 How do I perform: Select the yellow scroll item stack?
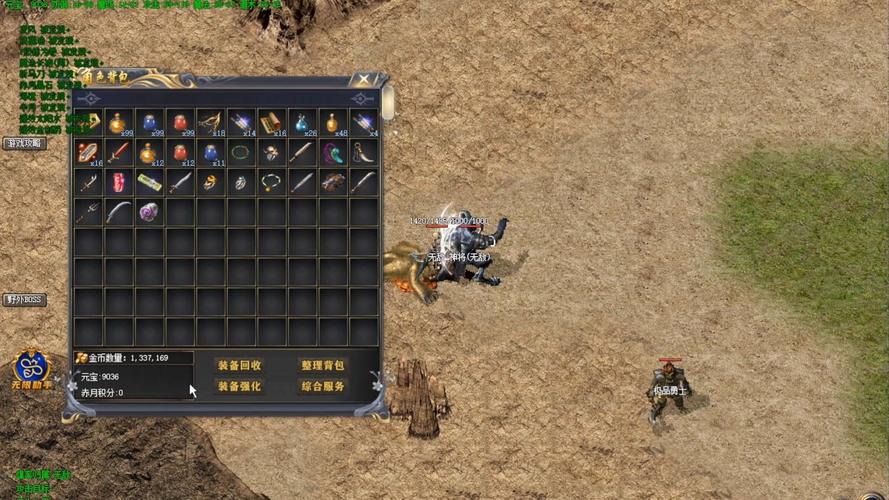tap(272, 122)
